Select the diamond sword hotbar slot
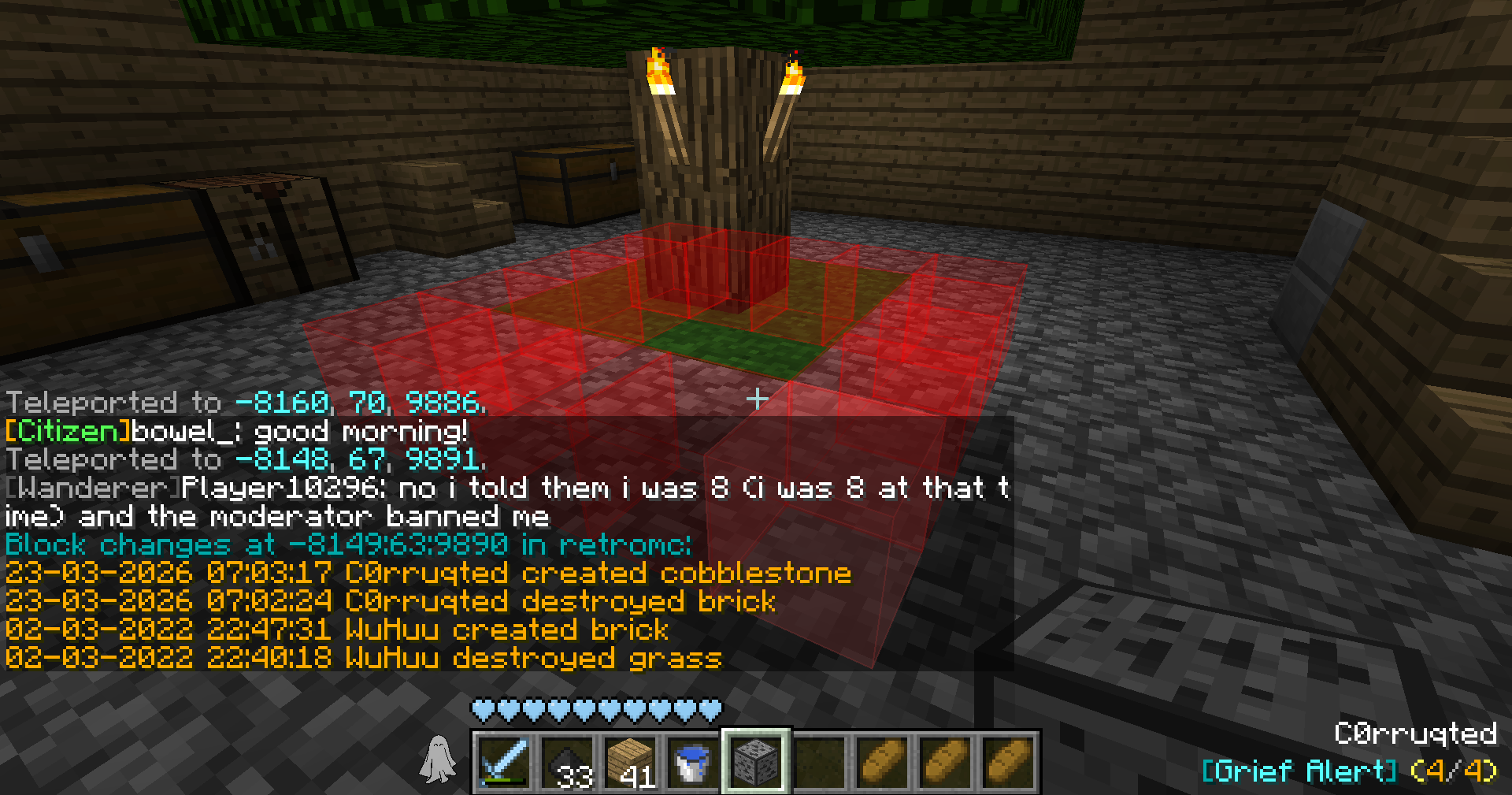The height and width of the screenshot is (795, 1512). point(502,761)
